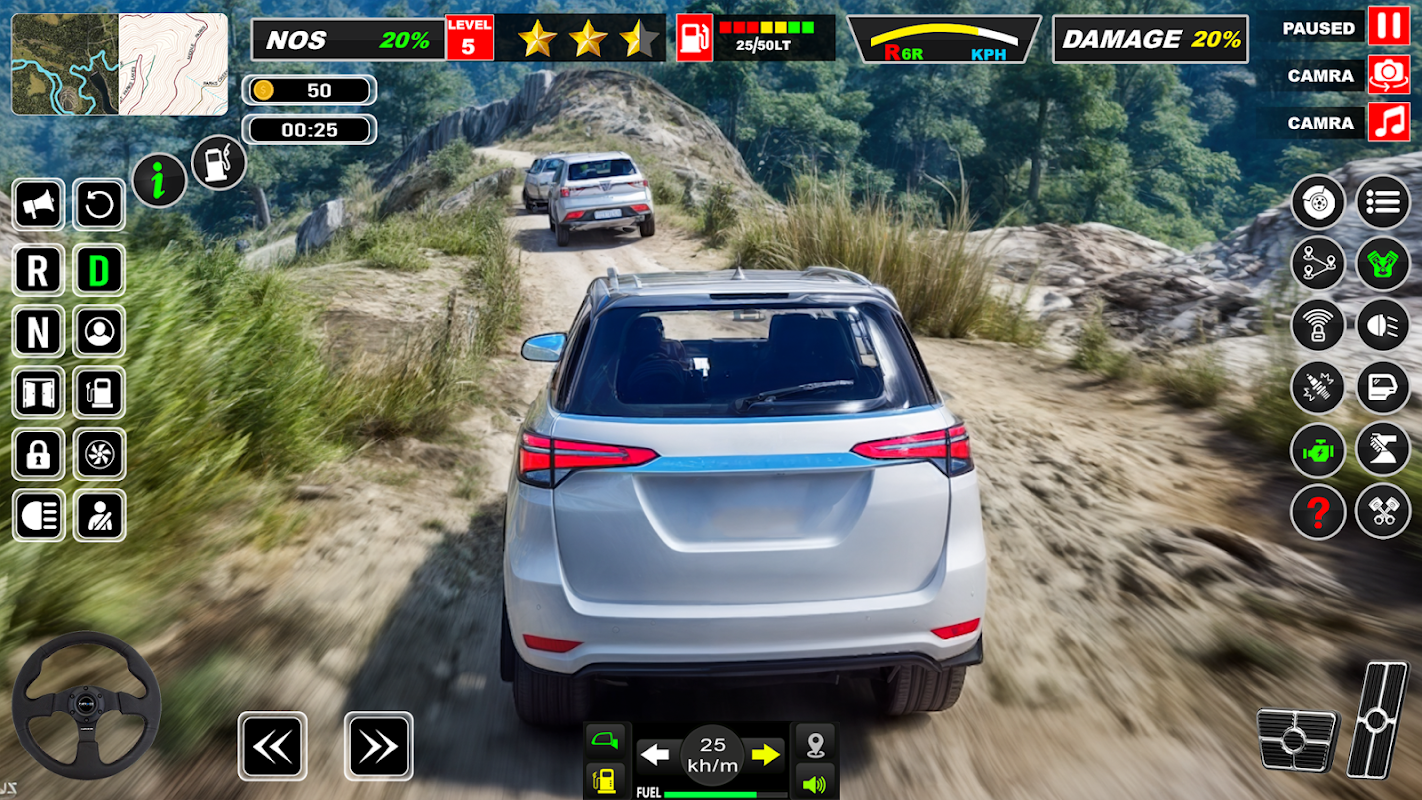Reset the car with the circular arrow button
The height and width of the screenshot is (800, 1422).
coord(99,206)
